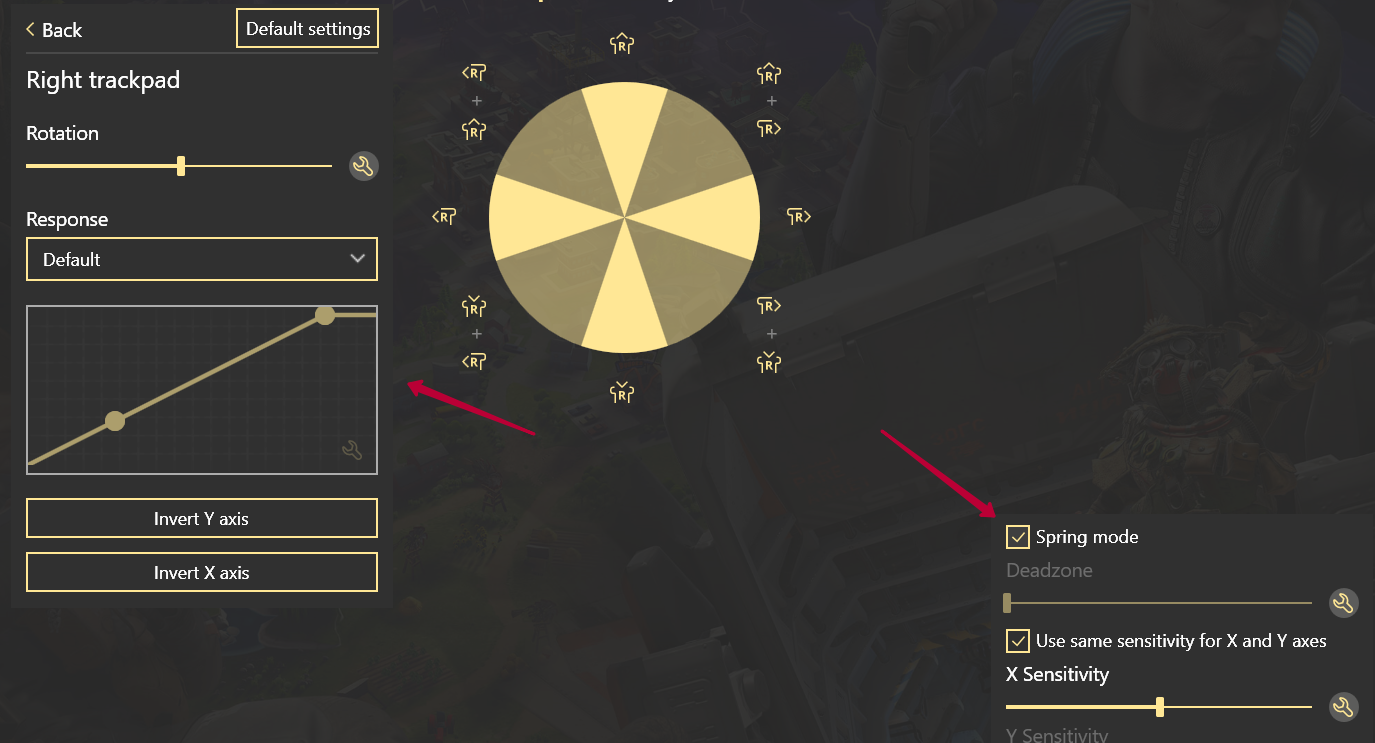Select the lower node on the response curve
This screenshot has width=1375, height=743.
115,422
